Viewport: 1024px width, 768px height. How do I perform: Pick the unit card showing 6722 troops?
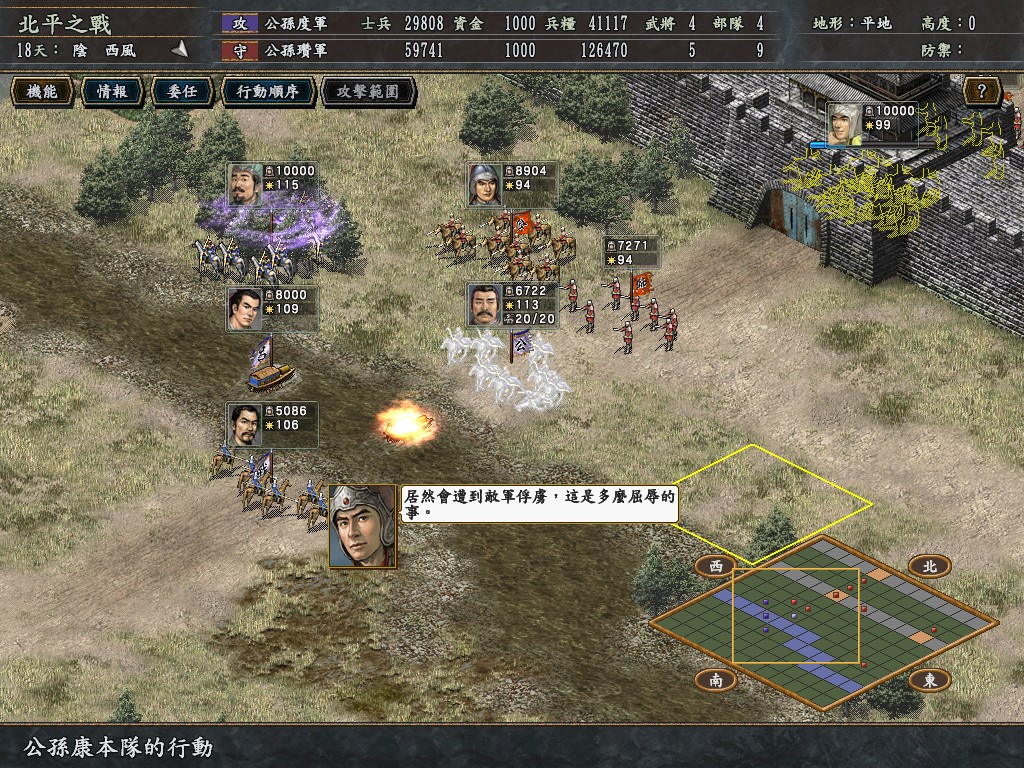(512, 304)
